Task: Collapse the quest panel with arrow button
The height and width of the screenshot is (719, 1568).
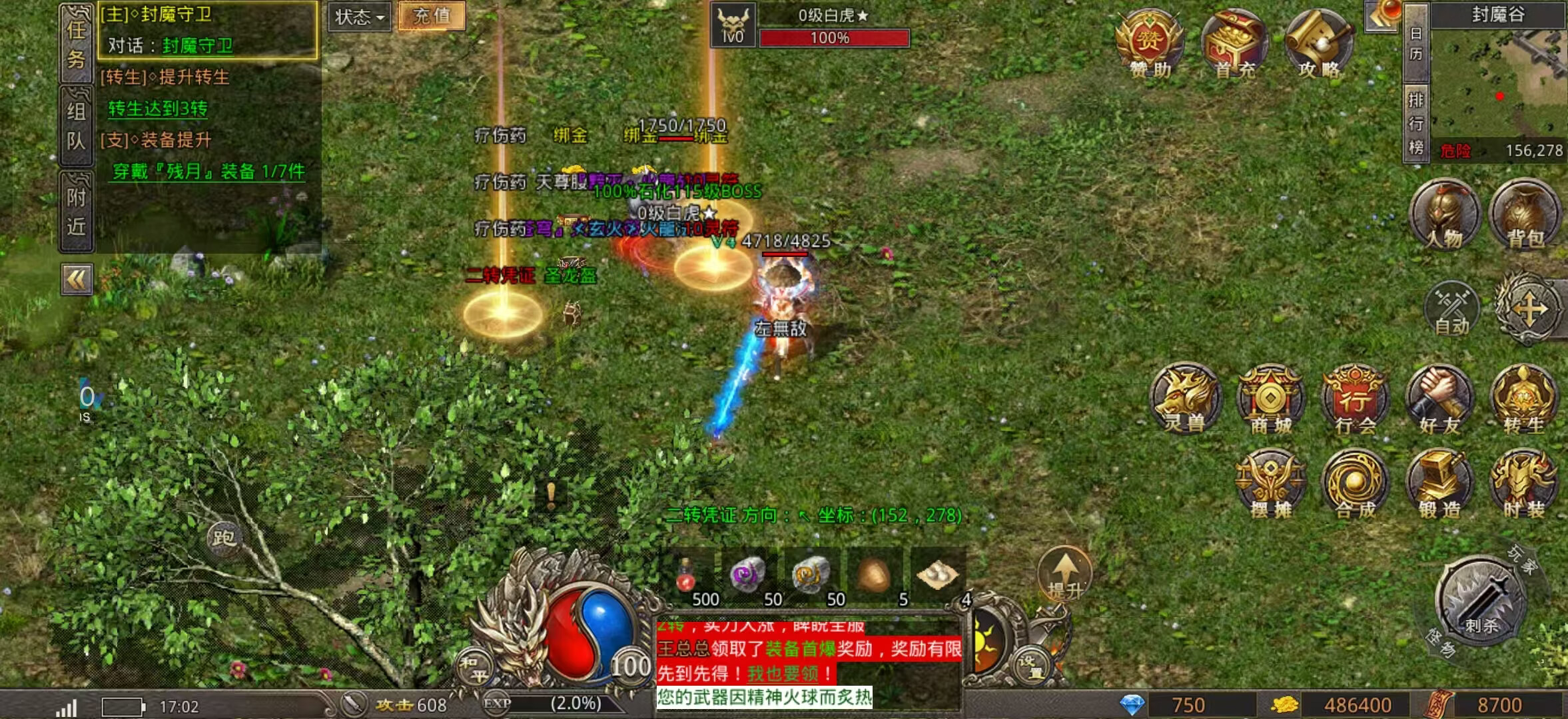Action: pyautogui.click(x=77, y=280)
